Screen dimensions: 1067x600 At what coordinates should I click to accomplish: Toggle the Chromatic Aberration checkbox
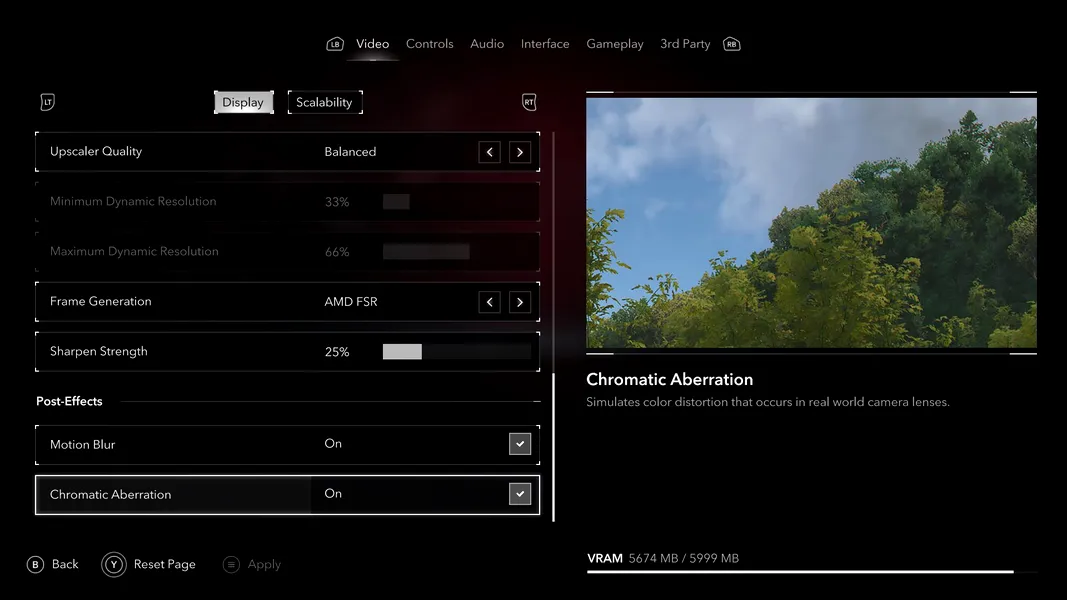520,494
